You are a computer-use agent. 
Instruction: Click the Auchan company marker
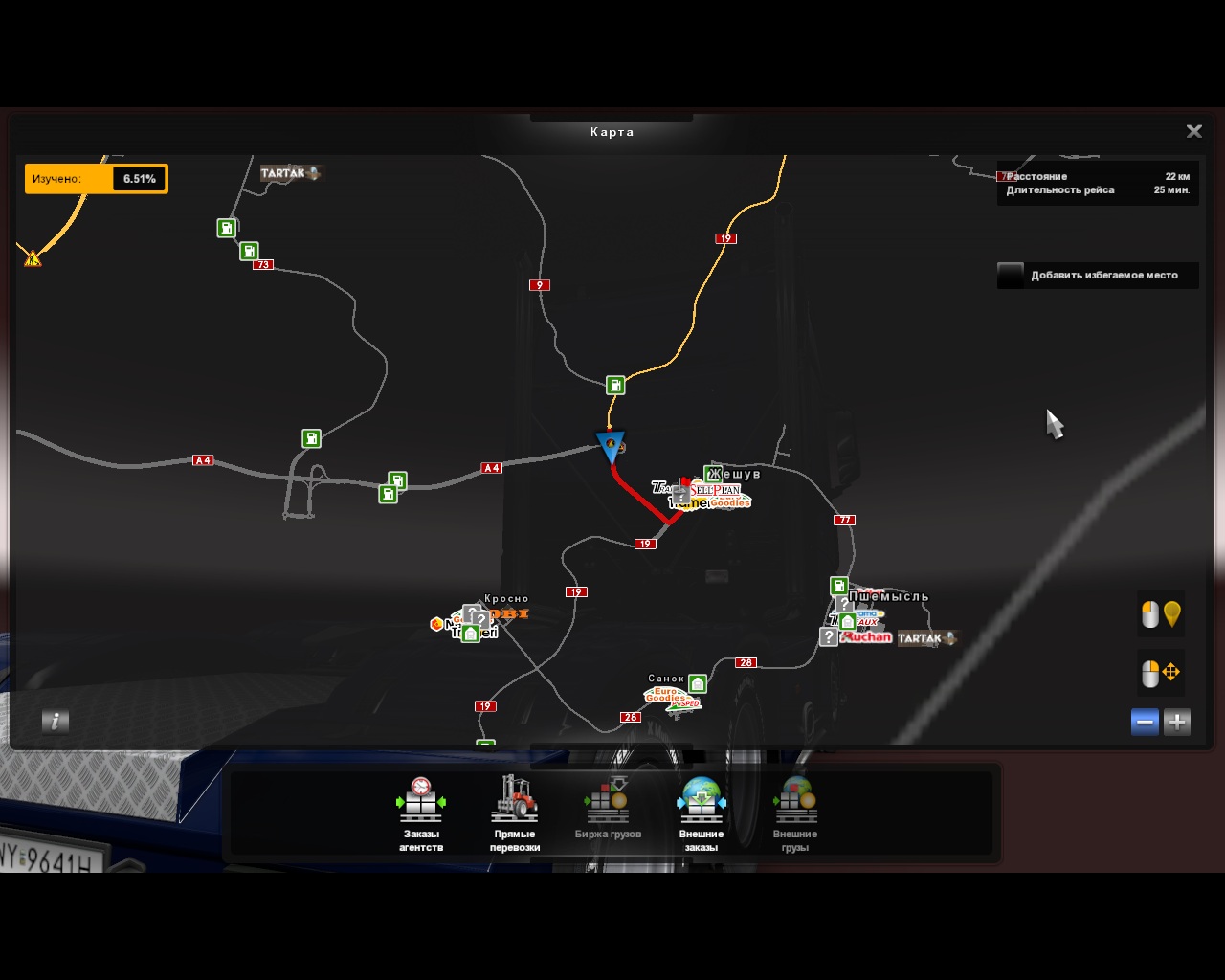point(867,637)
